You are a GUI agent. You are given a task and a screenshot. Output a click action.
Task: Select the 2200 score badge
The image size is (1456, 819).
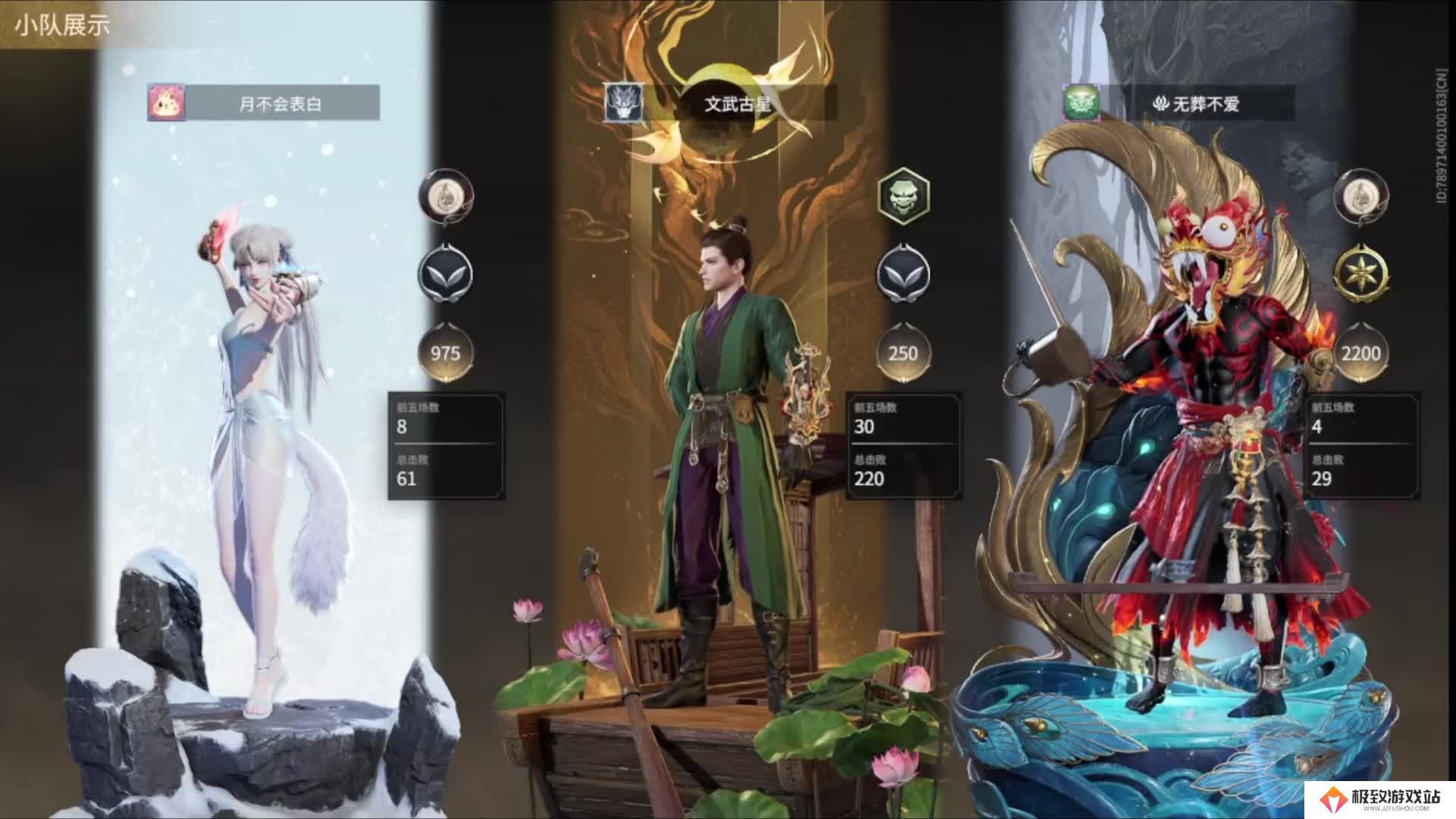(x=1360, y=353)
